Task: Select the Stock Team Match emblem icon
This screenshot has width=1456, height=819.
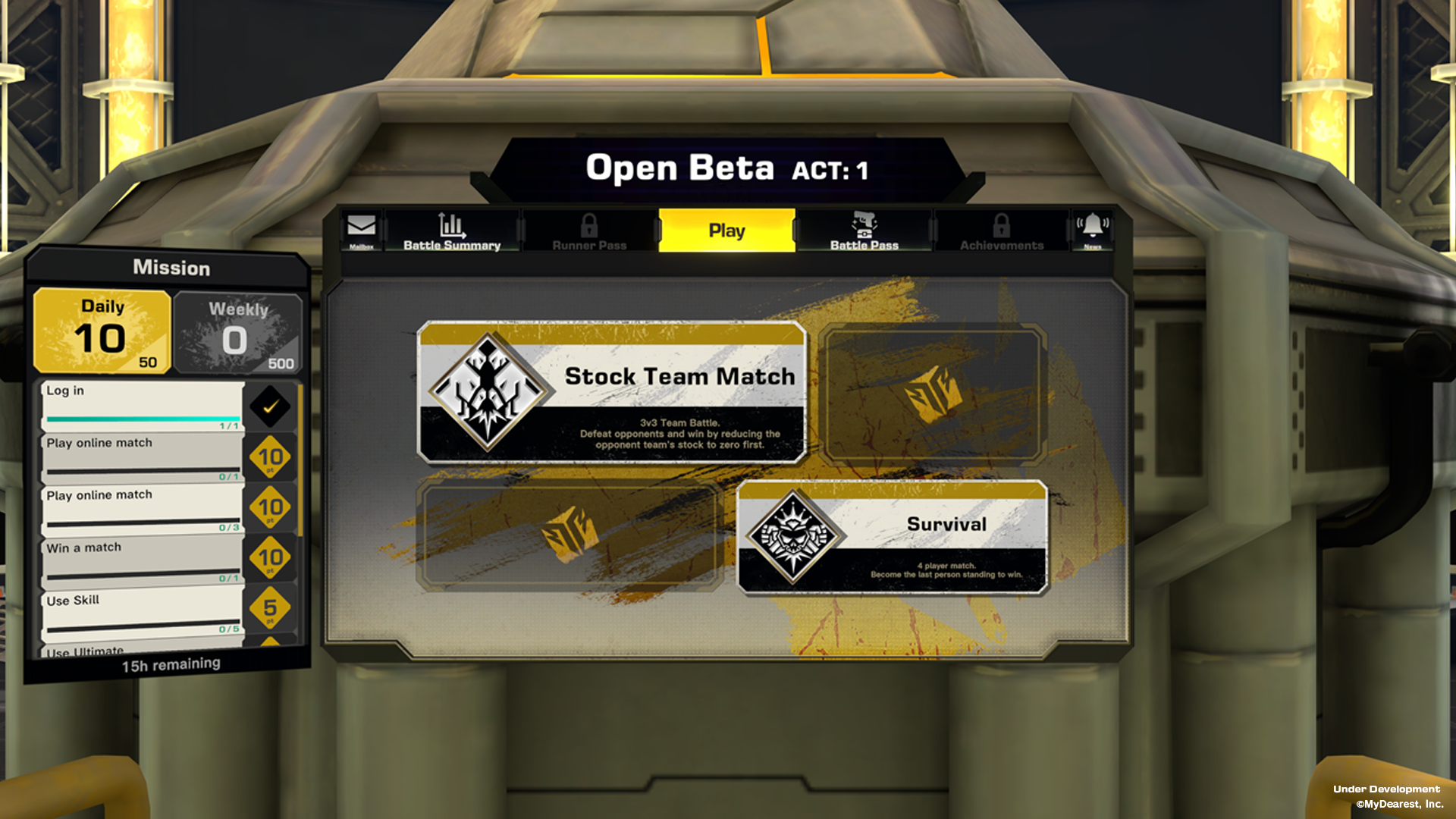Action: click(486, 391)
